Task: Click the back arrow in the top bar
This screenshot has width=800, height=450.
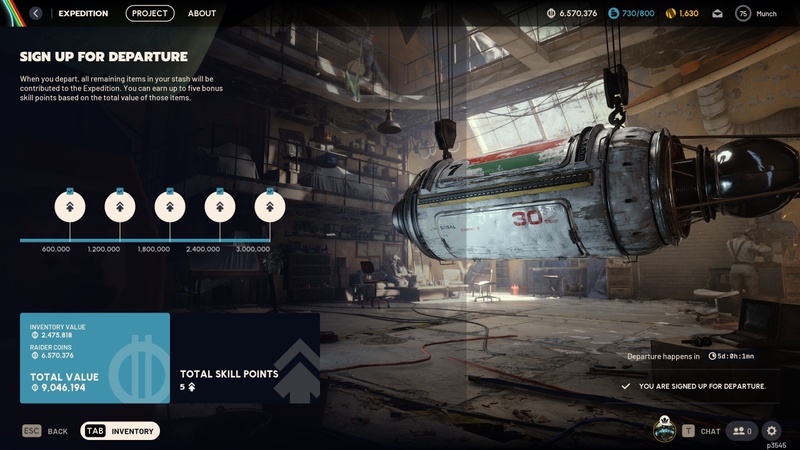Action: pyautogui.click(x=36, y=14)
